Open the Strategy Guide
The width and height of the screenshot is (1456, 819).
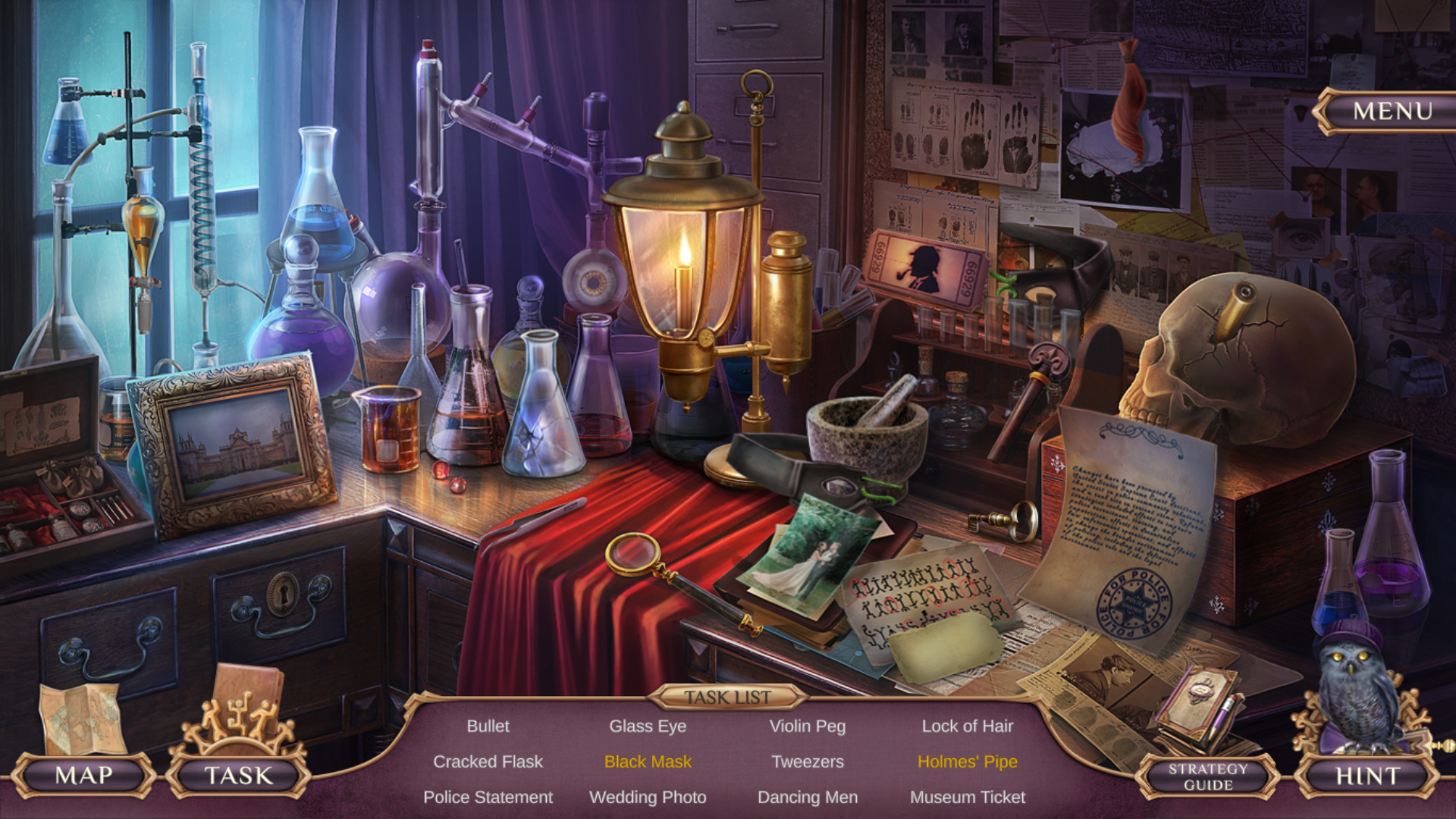pos(1207,777)
